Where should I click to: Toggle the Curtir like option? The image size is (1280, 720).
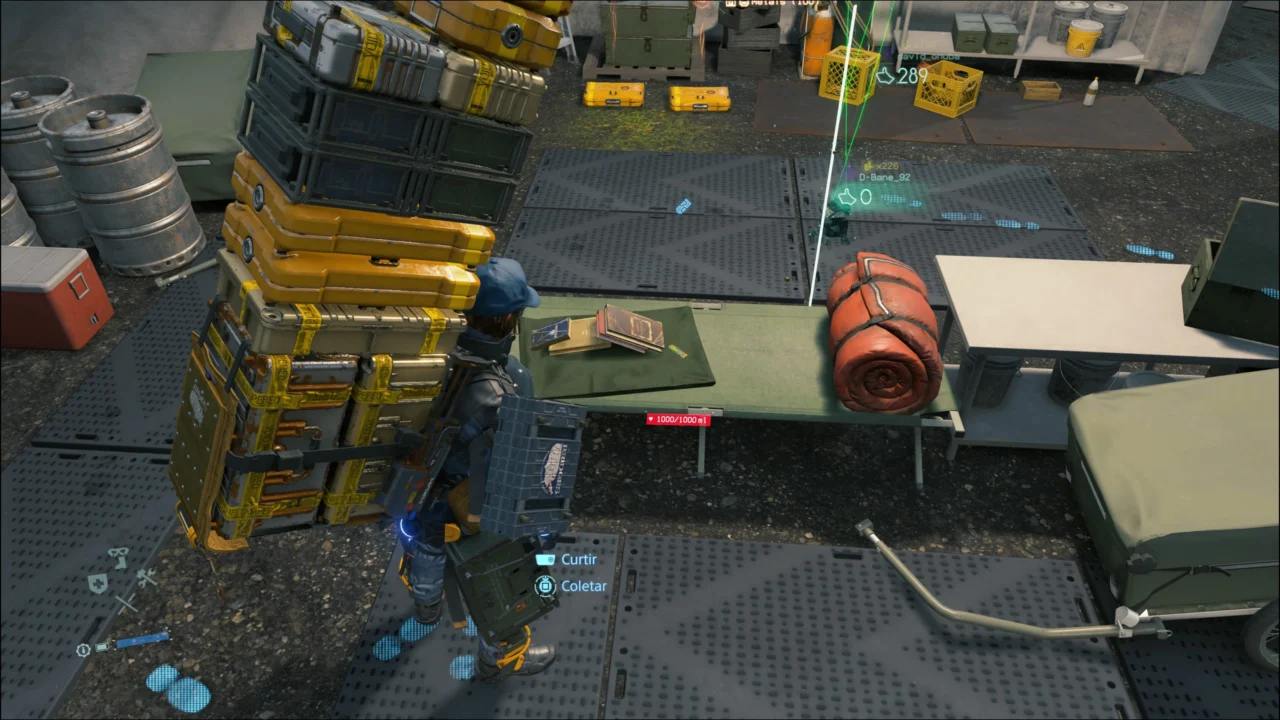tap(578, 559)
